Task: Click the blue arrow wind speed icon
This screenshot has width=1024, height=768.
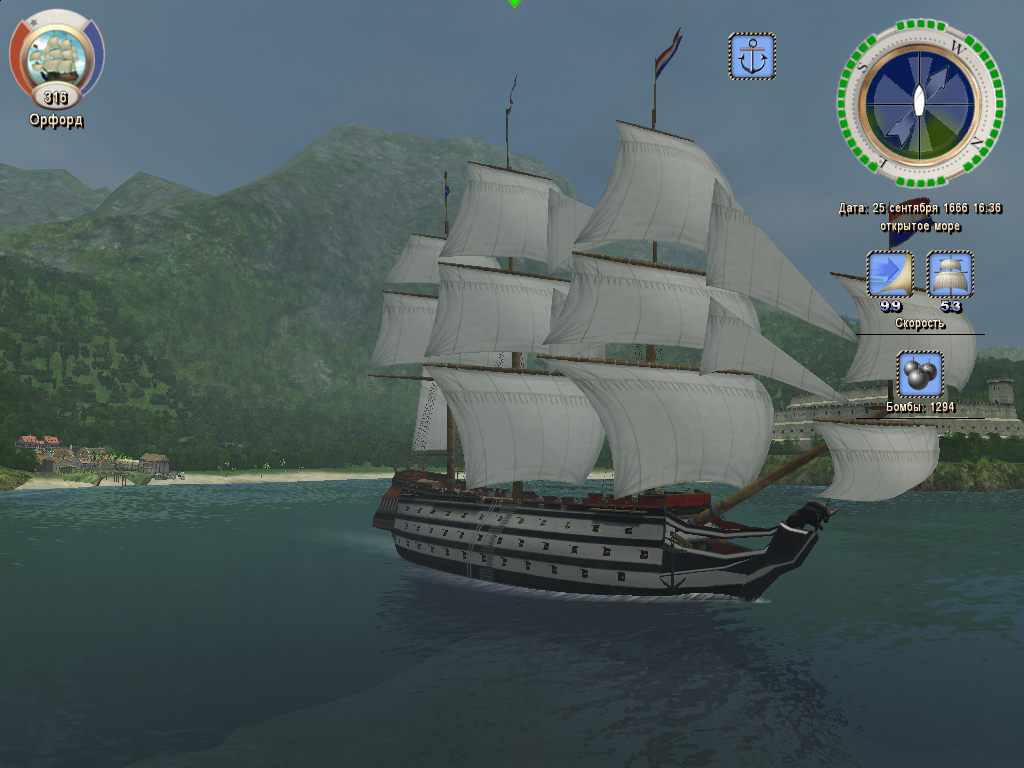Action: point(890,274)
